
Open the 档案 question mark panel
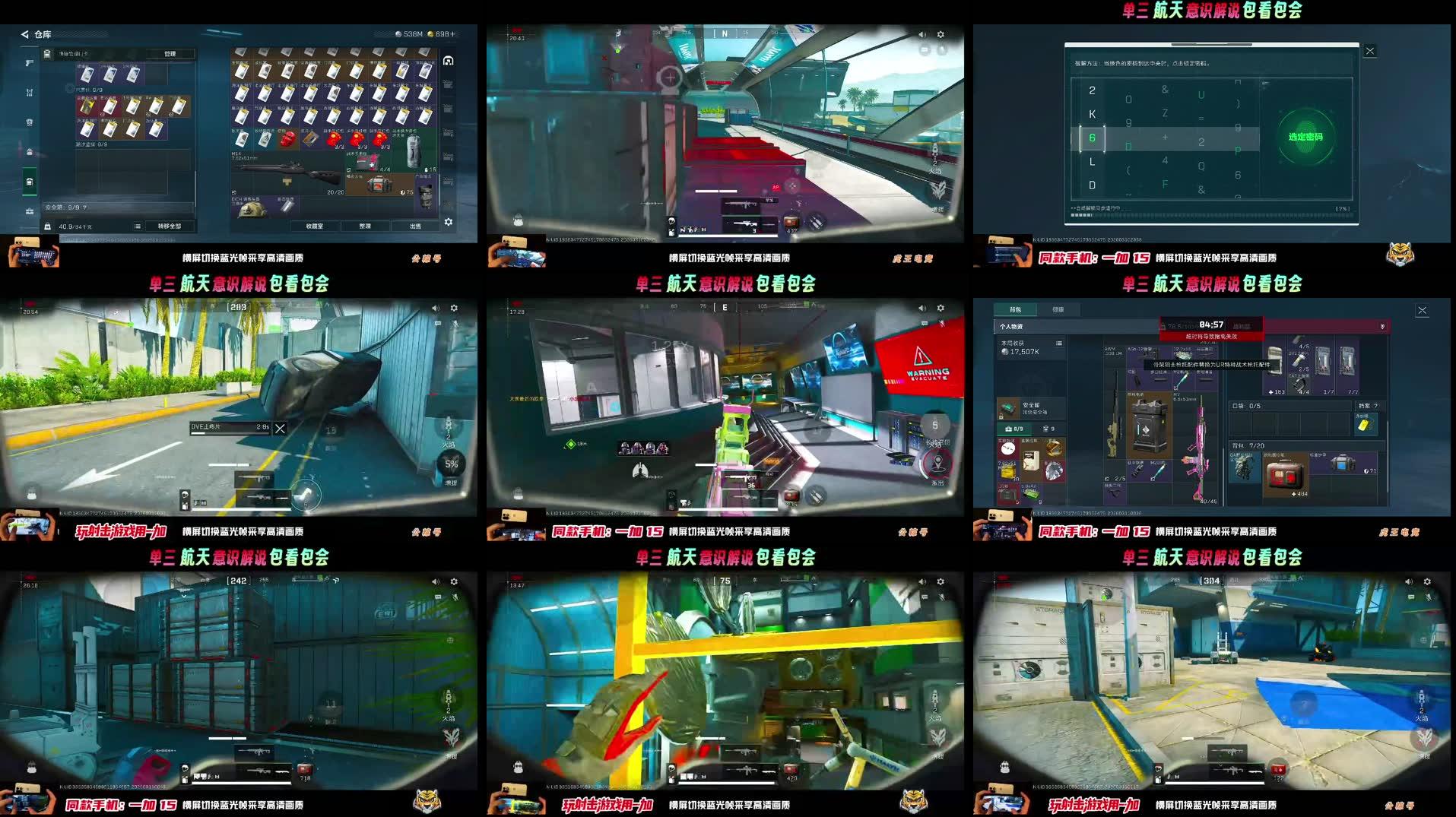(x=1369, y=406)
